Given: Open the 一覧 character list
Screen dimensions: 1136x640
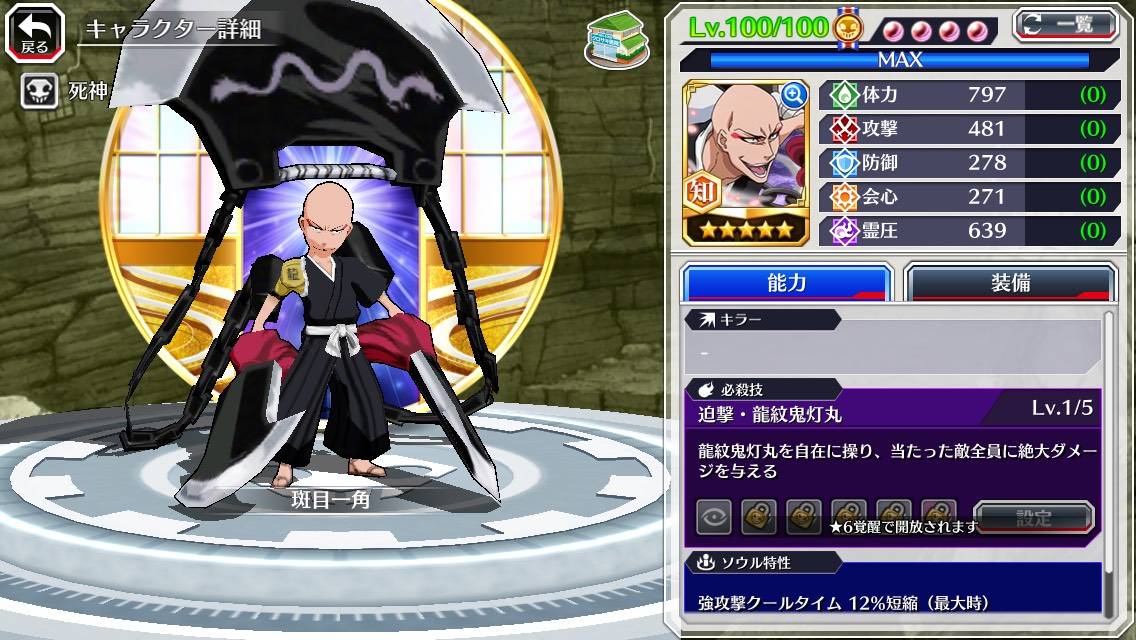Looking at the screenshot, I should (1064, 24).
